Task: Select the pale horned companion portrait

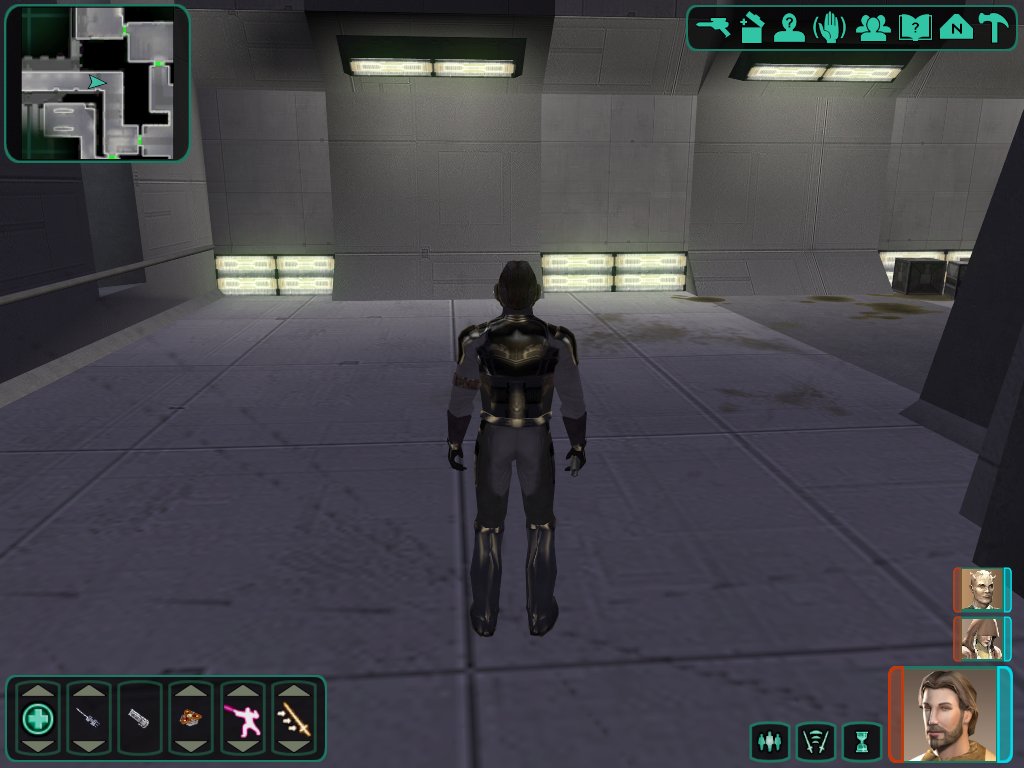Action: [982, 590]
